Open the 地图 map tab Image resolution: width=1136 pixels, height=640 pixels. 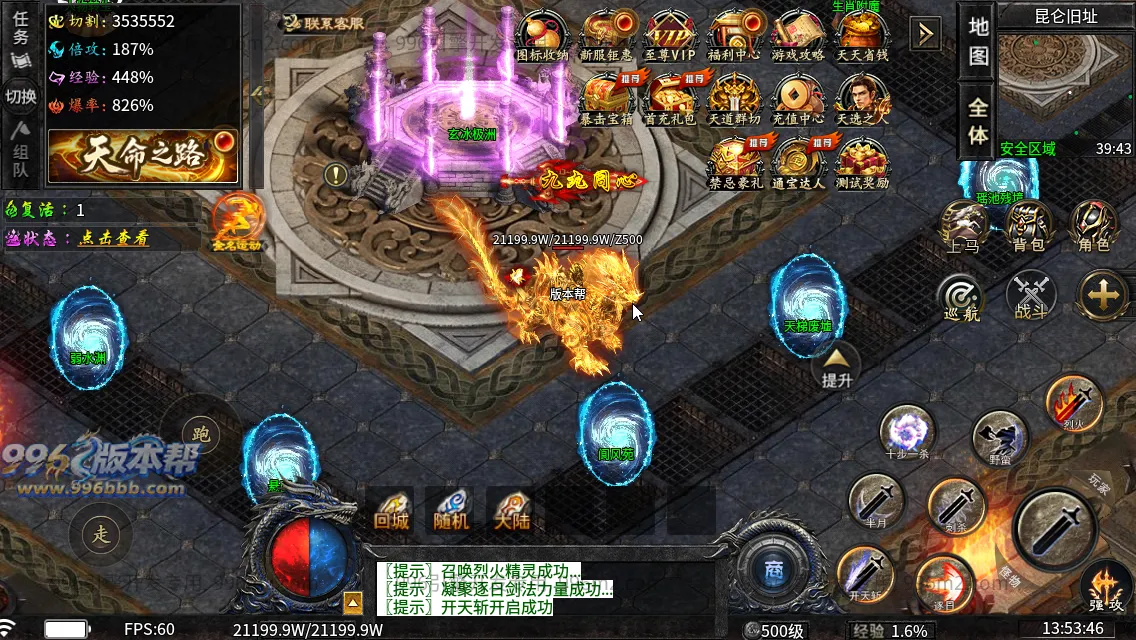(x=978, y=41)
